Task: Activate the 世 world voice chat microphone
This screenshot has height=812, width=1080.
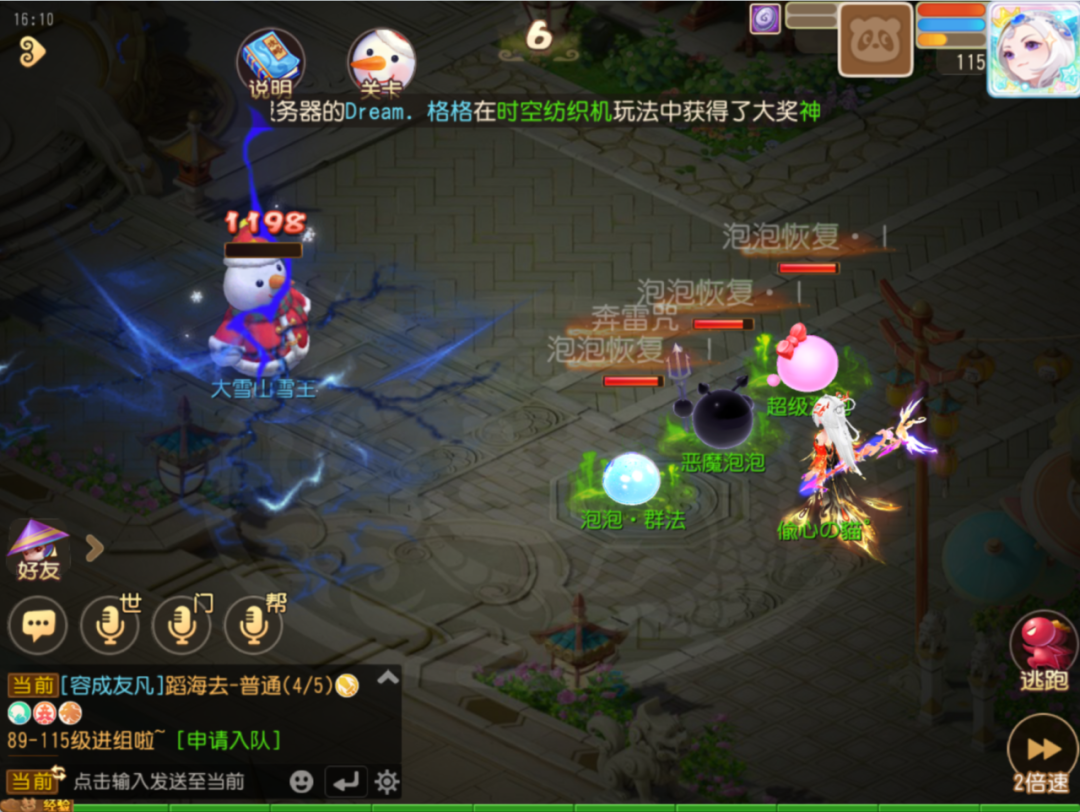Action: tap(109, 626)
